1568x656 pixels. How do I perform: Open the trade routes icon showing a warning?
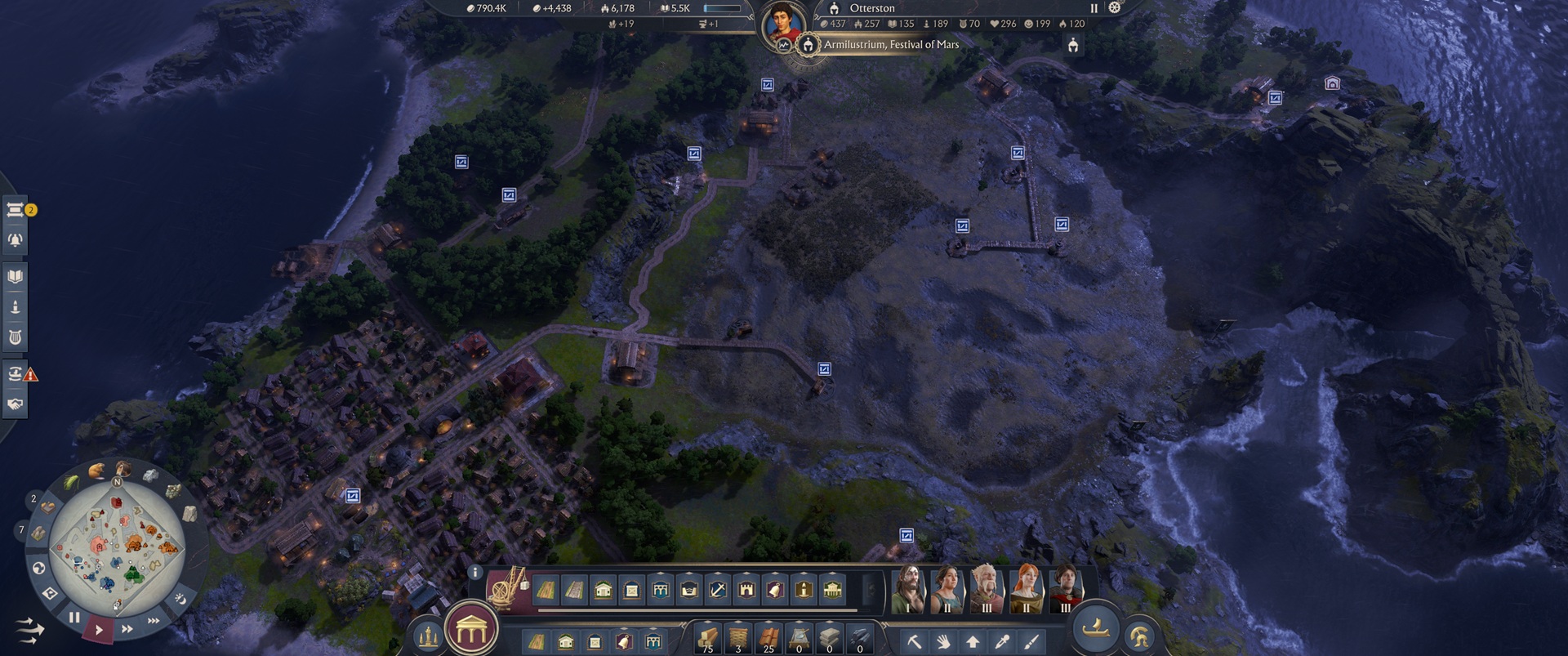[15, 373]
